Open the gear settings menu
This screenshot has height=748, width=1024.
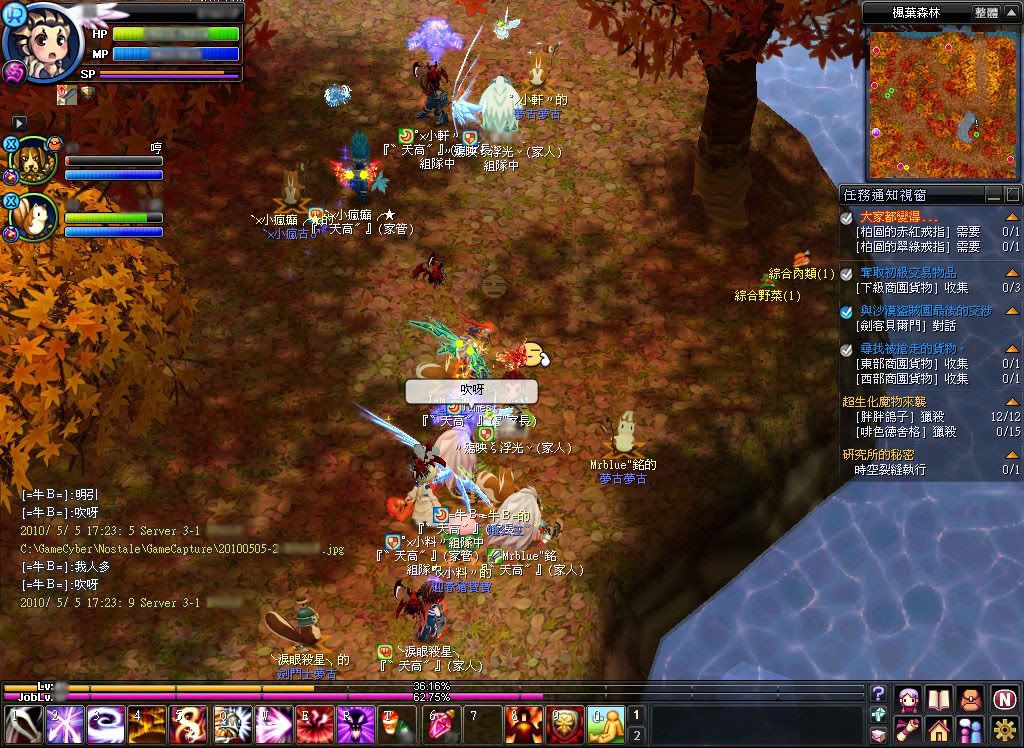click(x=1004, y=729)
